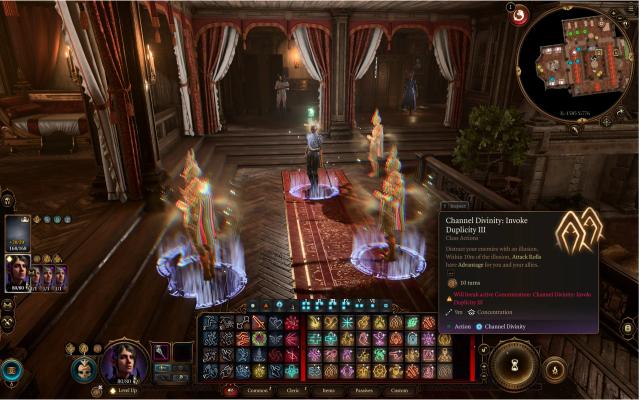Switch hotbar to the Cleric tab
This screenshot has height=400, width=640.
coord(293,390)
